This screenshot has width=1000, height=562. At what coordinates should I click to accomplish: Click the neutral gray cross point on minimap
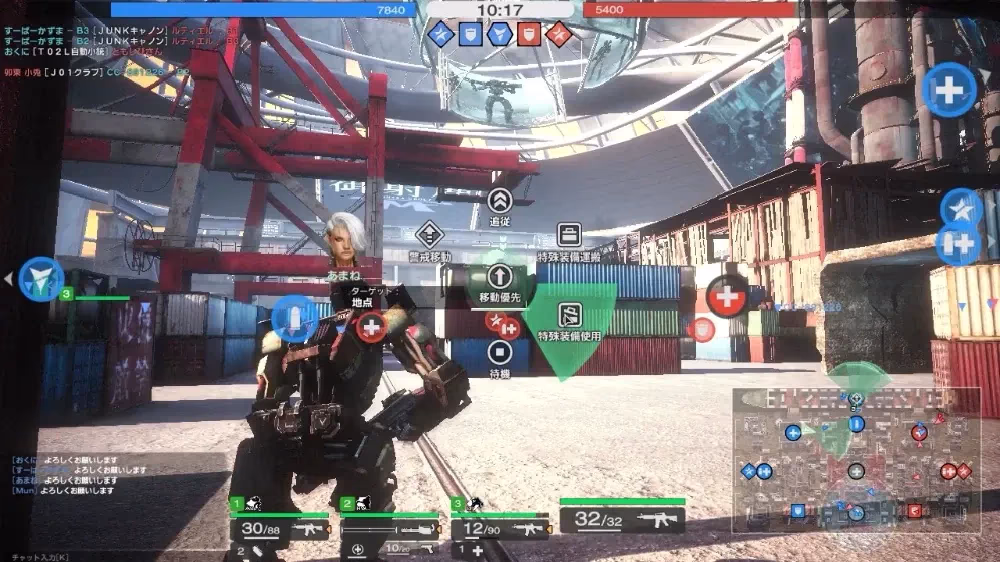point(856,471)
